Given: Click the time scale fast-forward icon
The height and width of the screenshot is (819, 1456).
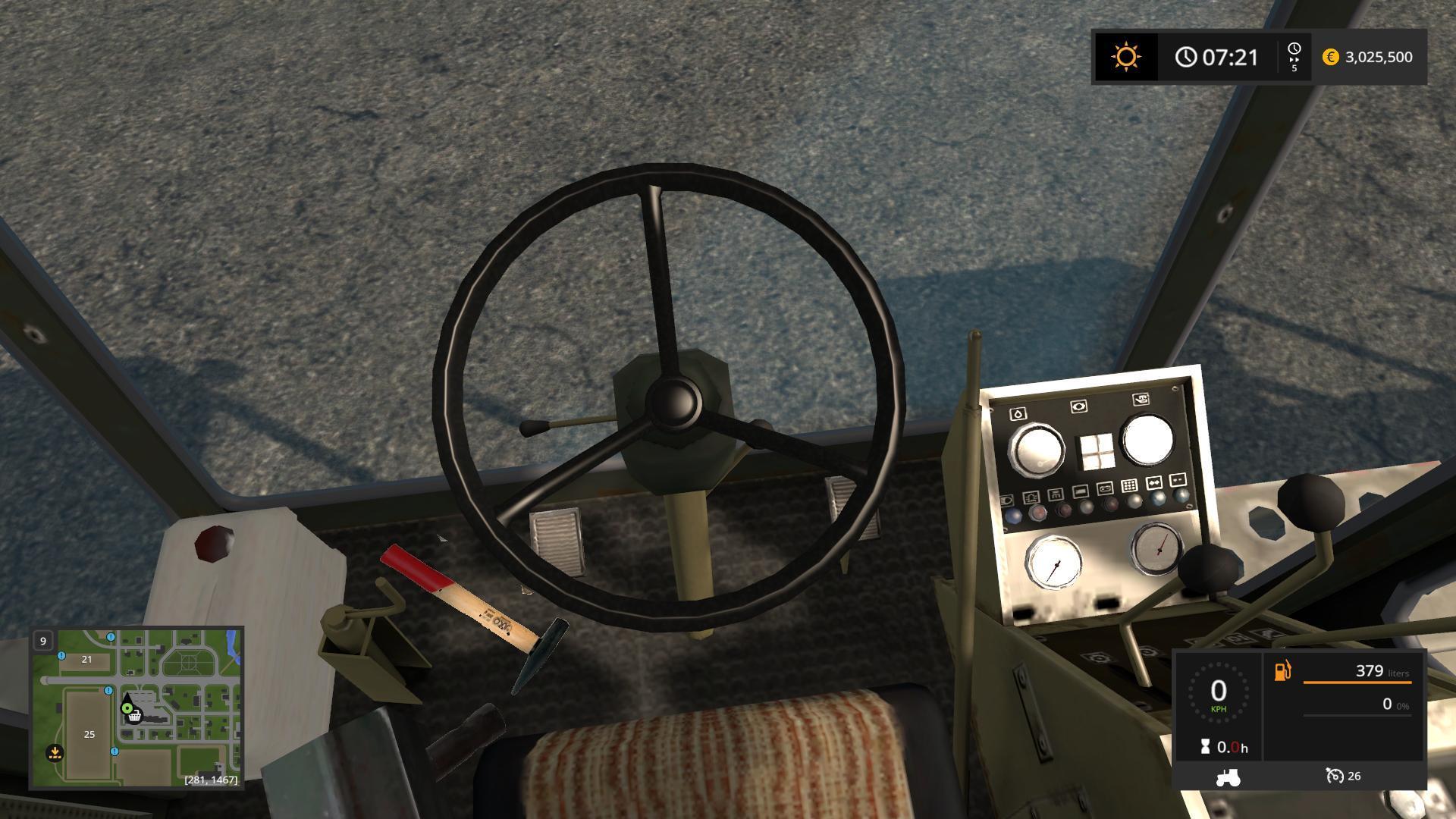Looking at the screenshot, I should [x=1294, y=57].
